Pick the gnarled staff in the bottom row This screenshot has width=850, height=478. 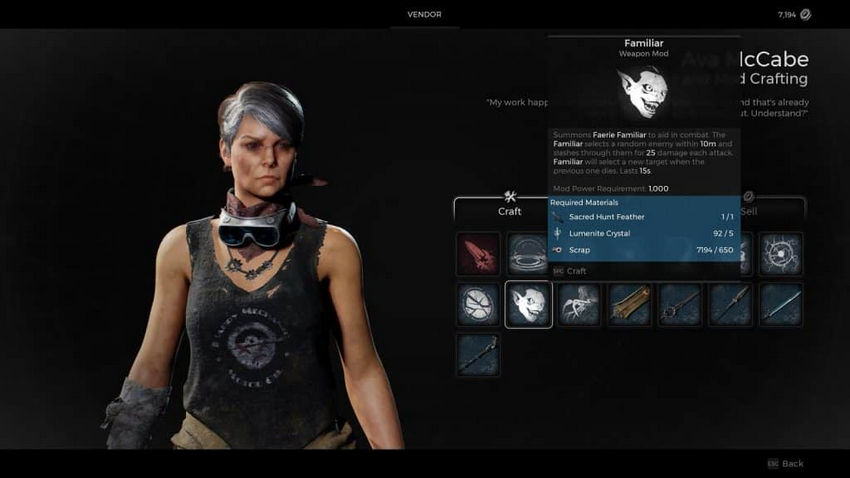tap(478, 354)
